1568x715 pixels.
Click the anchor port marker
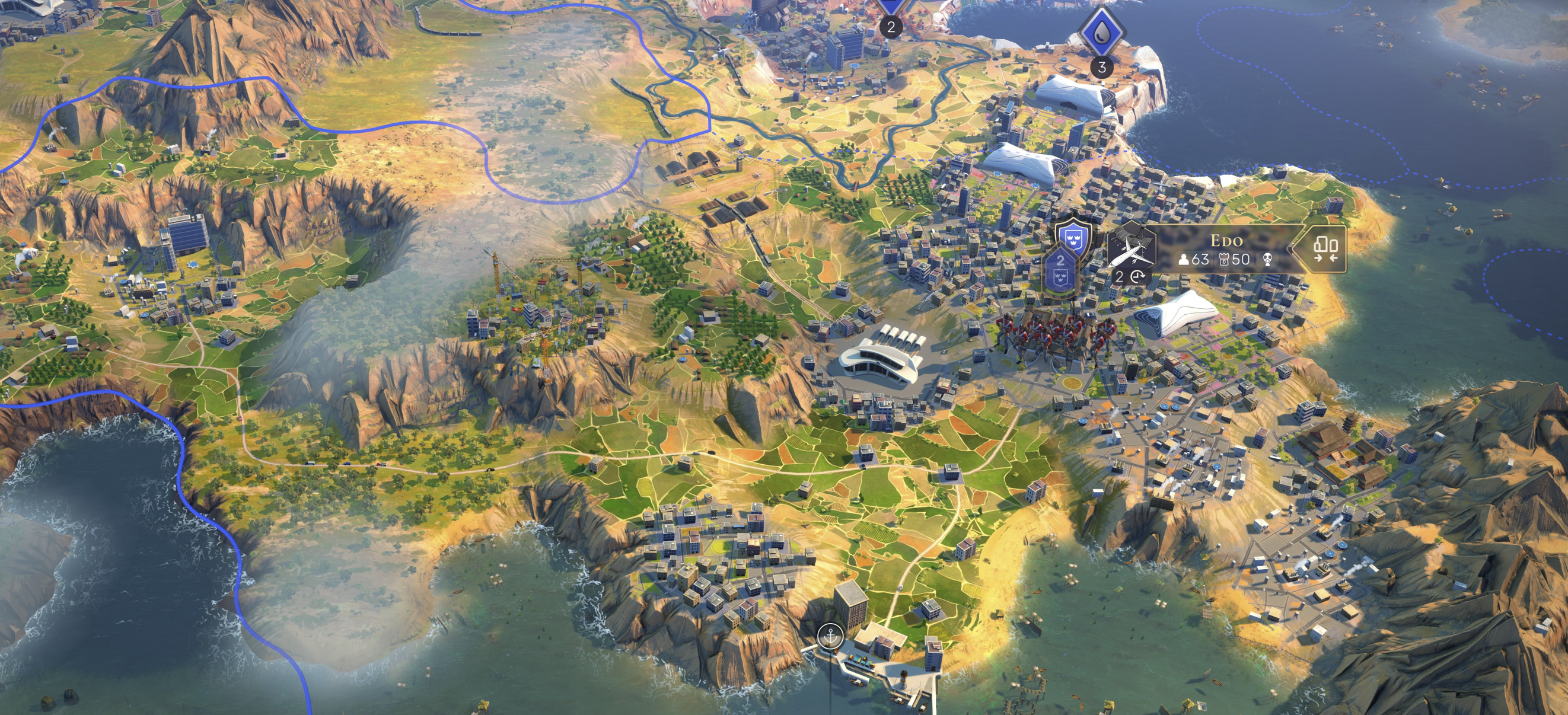pos(830,637)
